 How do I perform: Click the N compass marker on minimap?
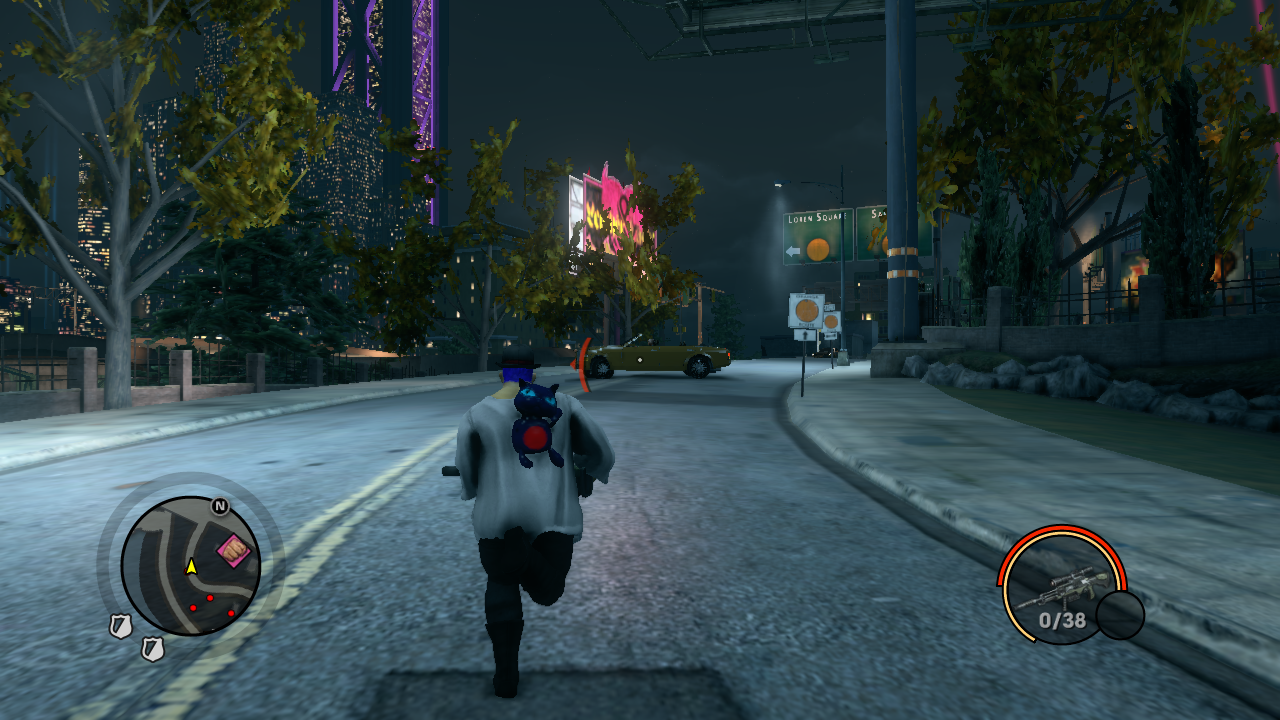[220, 506]
